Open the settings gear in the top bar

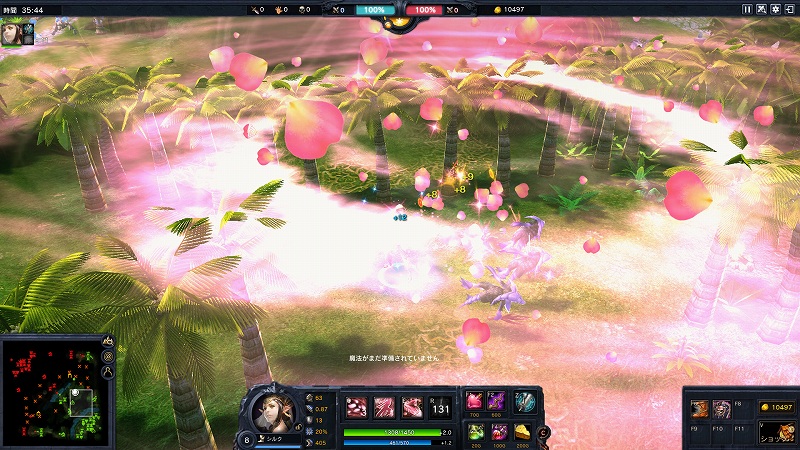click(776, 9)
